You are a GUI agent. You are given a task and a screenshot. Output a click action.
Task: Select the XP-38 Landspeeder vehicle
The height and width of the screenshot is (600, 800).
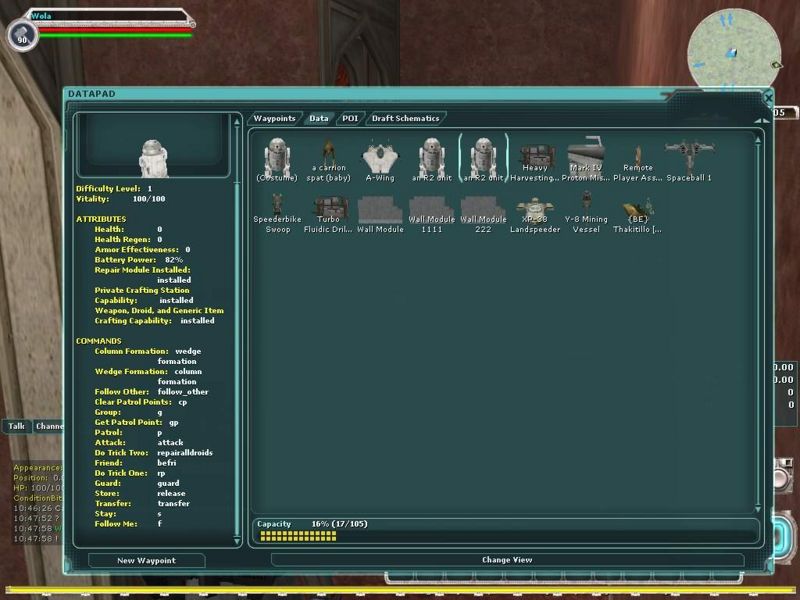tap(535, 213)
